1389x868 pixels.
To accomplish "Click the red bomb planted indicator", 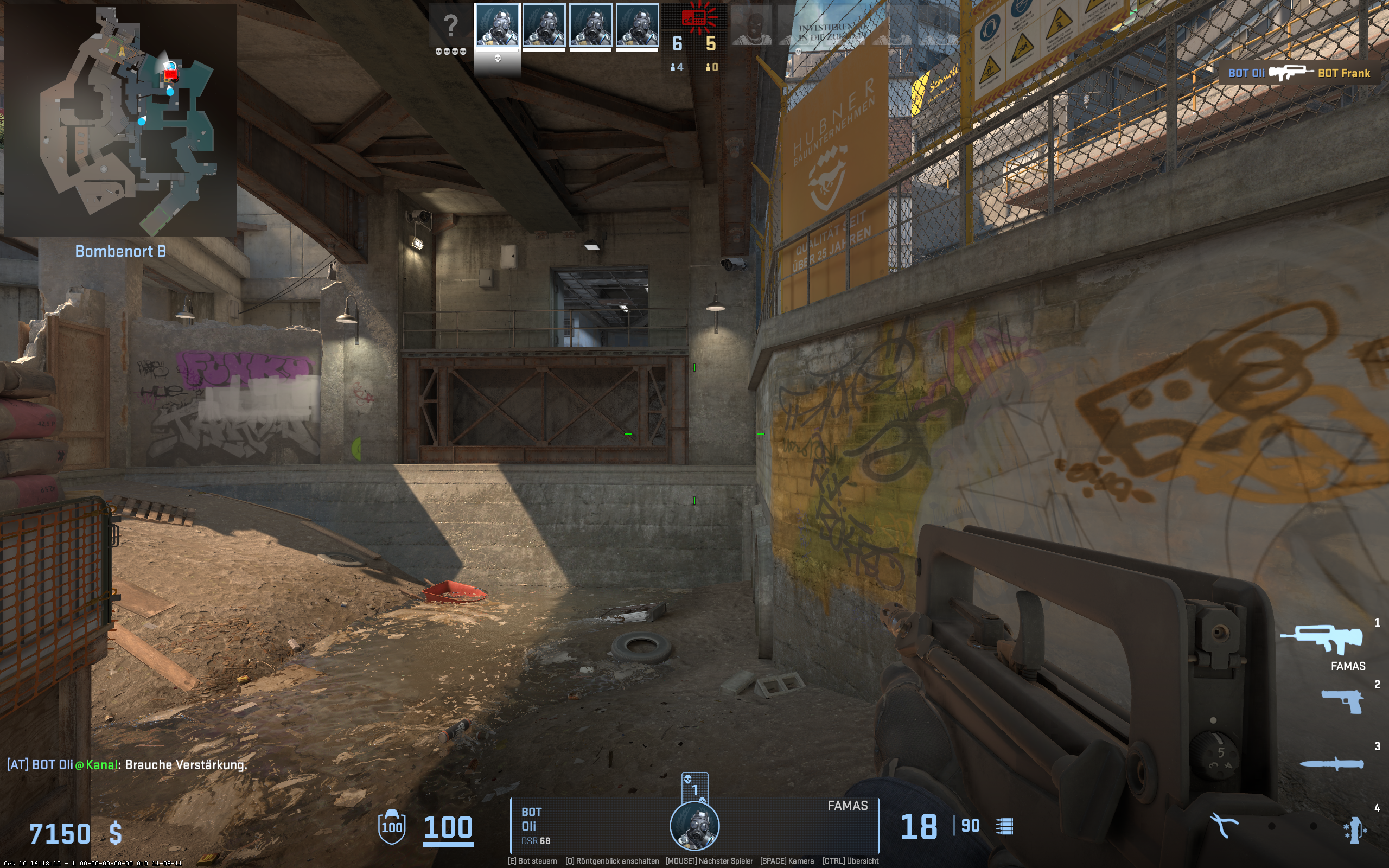I will coord(696,18).
